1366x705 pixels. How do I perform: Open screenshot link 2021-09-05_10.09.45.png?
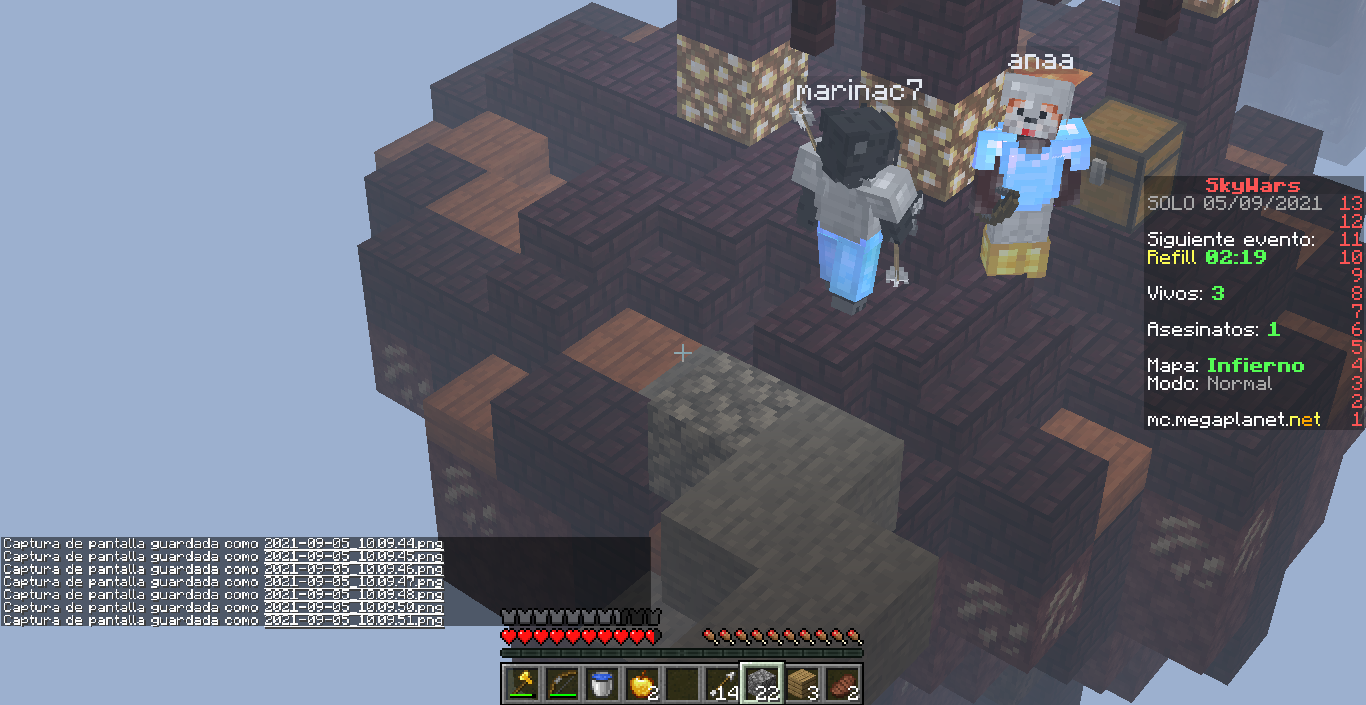coord(353,557)
